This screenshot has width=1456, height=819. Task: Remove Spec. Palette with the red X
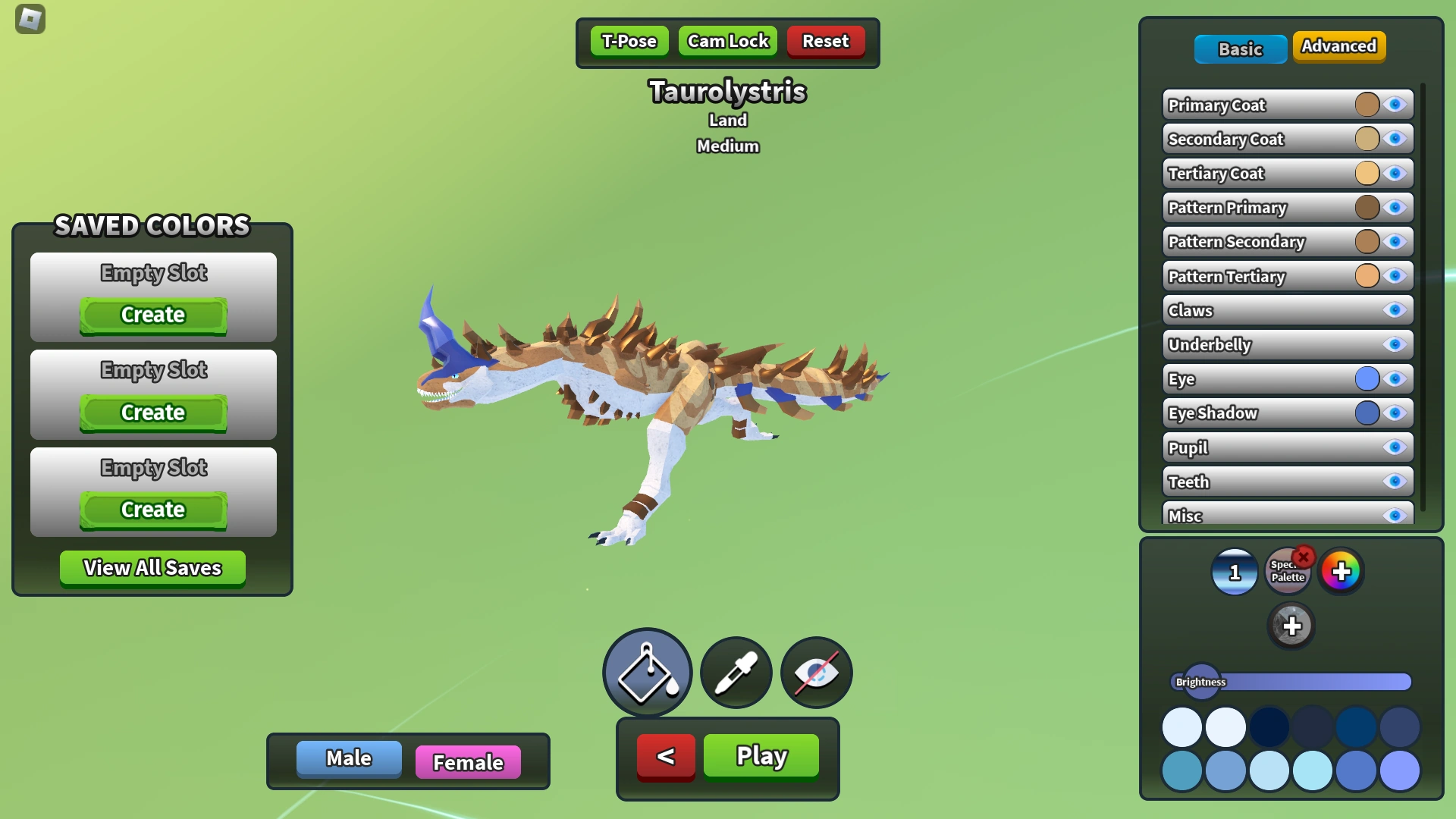coord(1304,557)
